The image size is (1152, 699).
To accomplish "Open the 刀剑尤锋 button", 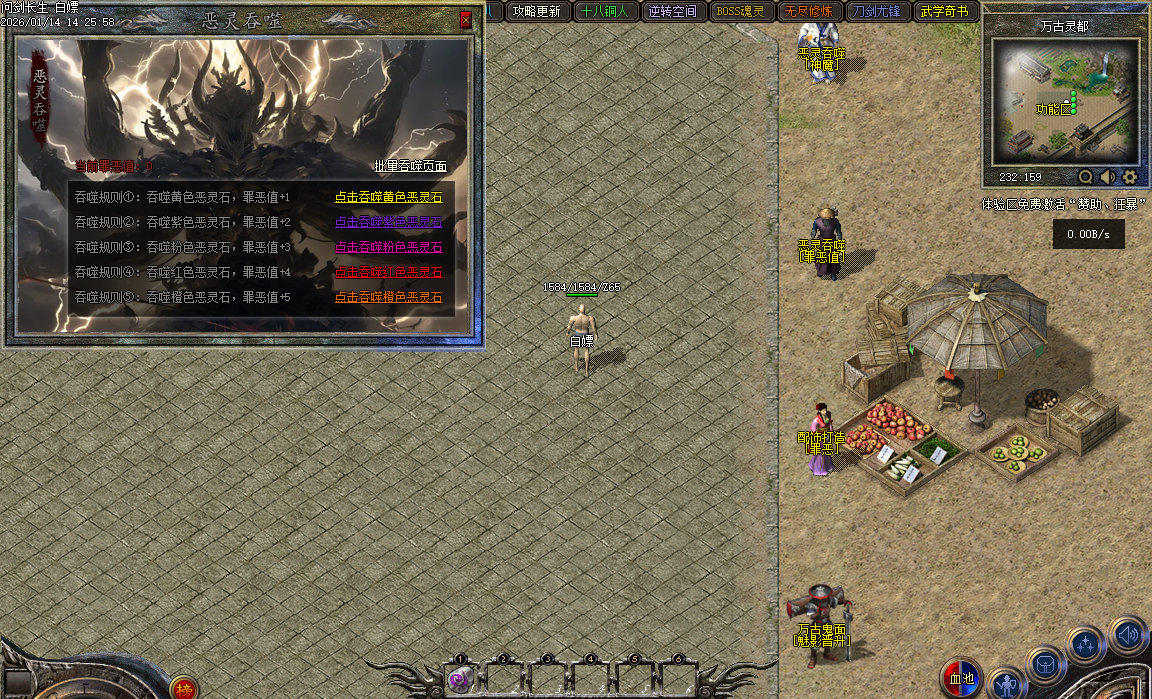I will 876,12.
